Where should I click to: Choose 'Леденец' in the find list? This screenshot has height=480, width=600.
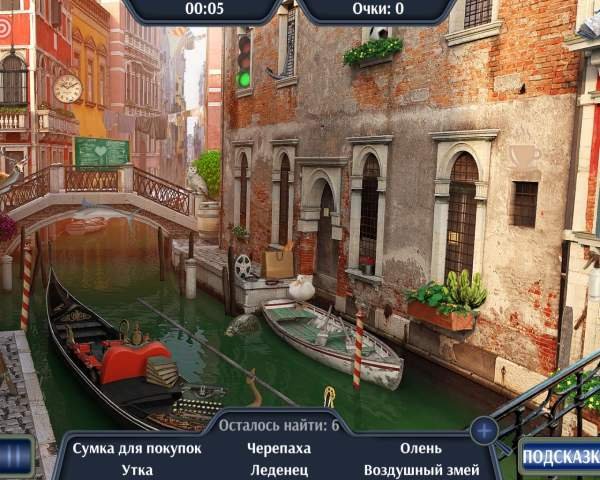pyautogui.click(x=279, y=469)
